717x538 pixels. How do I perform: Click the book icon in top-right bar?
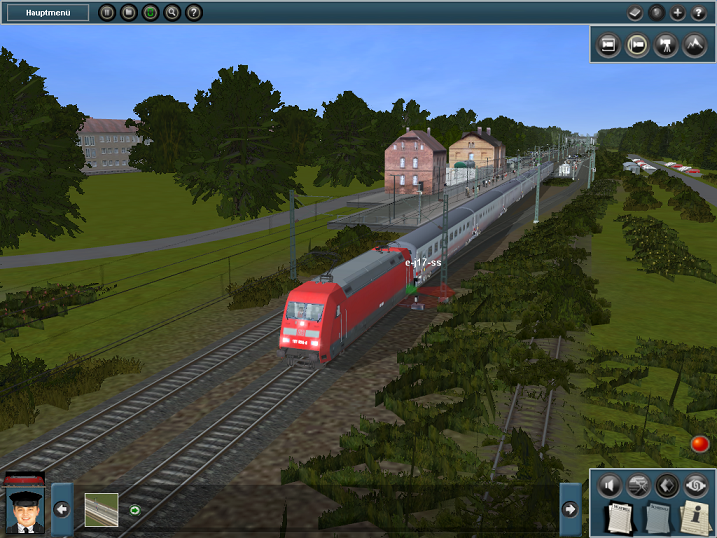(634, 13)
